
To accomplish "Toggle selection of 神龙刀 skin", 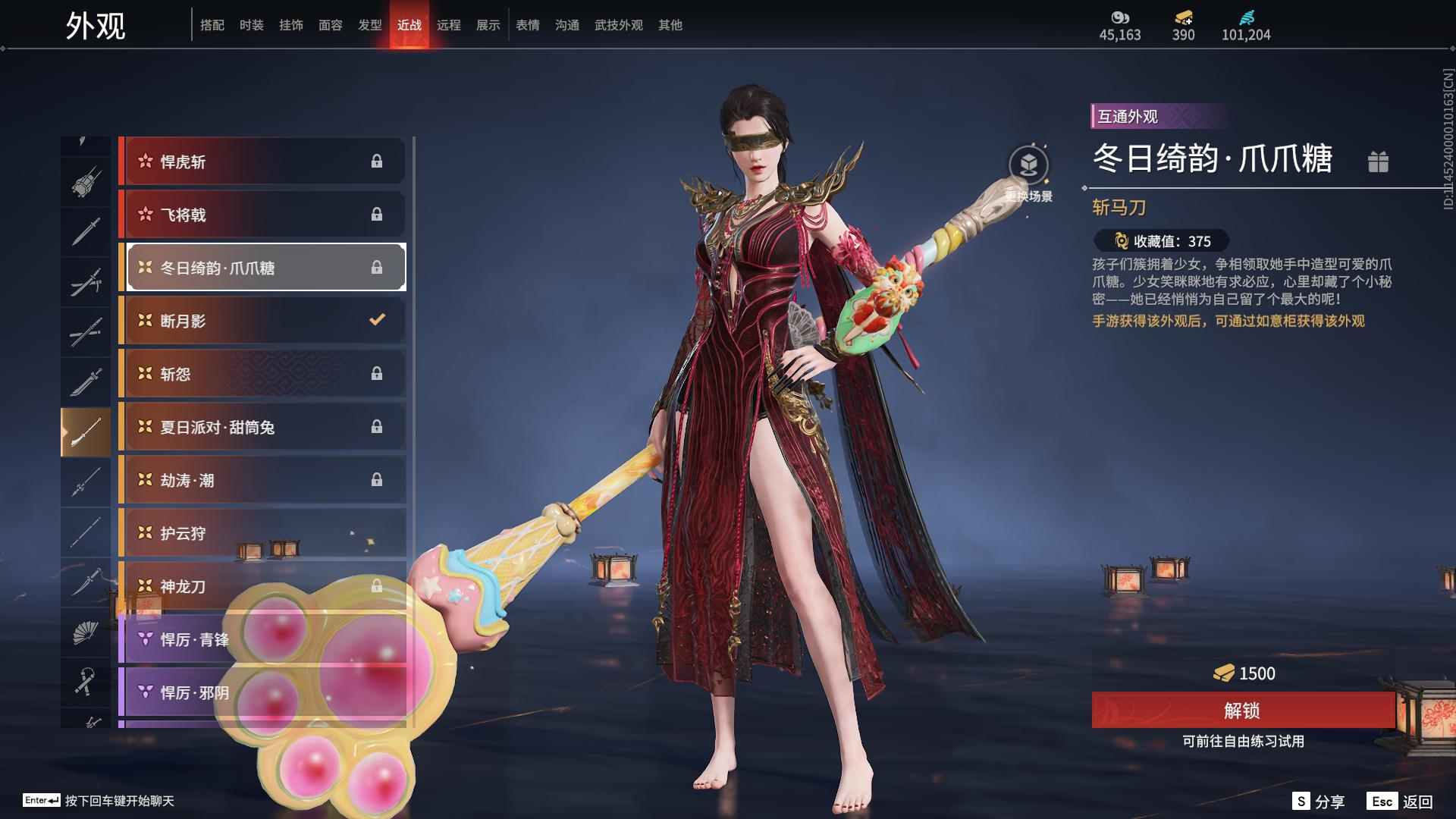I will coord(262,586).
